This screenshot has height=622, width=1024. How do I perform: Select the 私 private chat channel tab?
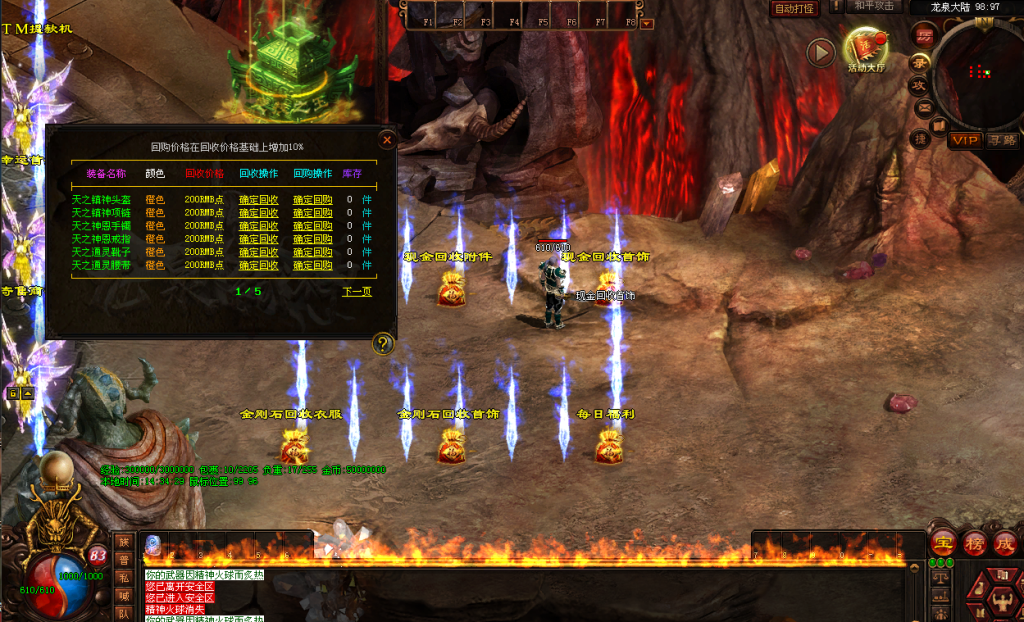click(124, 577)
